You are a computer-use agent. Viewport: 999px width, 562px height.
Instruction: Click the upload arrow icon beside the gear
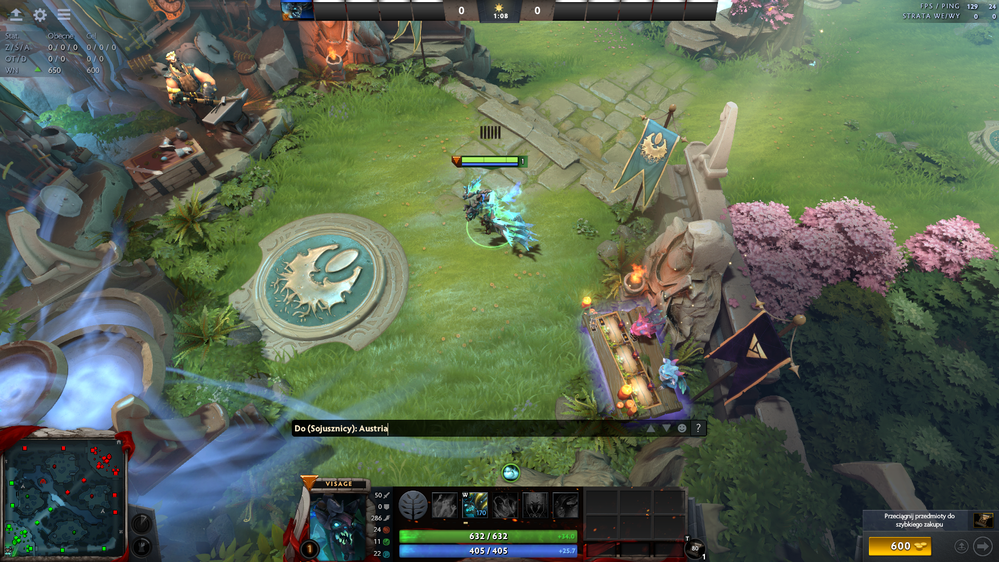[16, 15]
